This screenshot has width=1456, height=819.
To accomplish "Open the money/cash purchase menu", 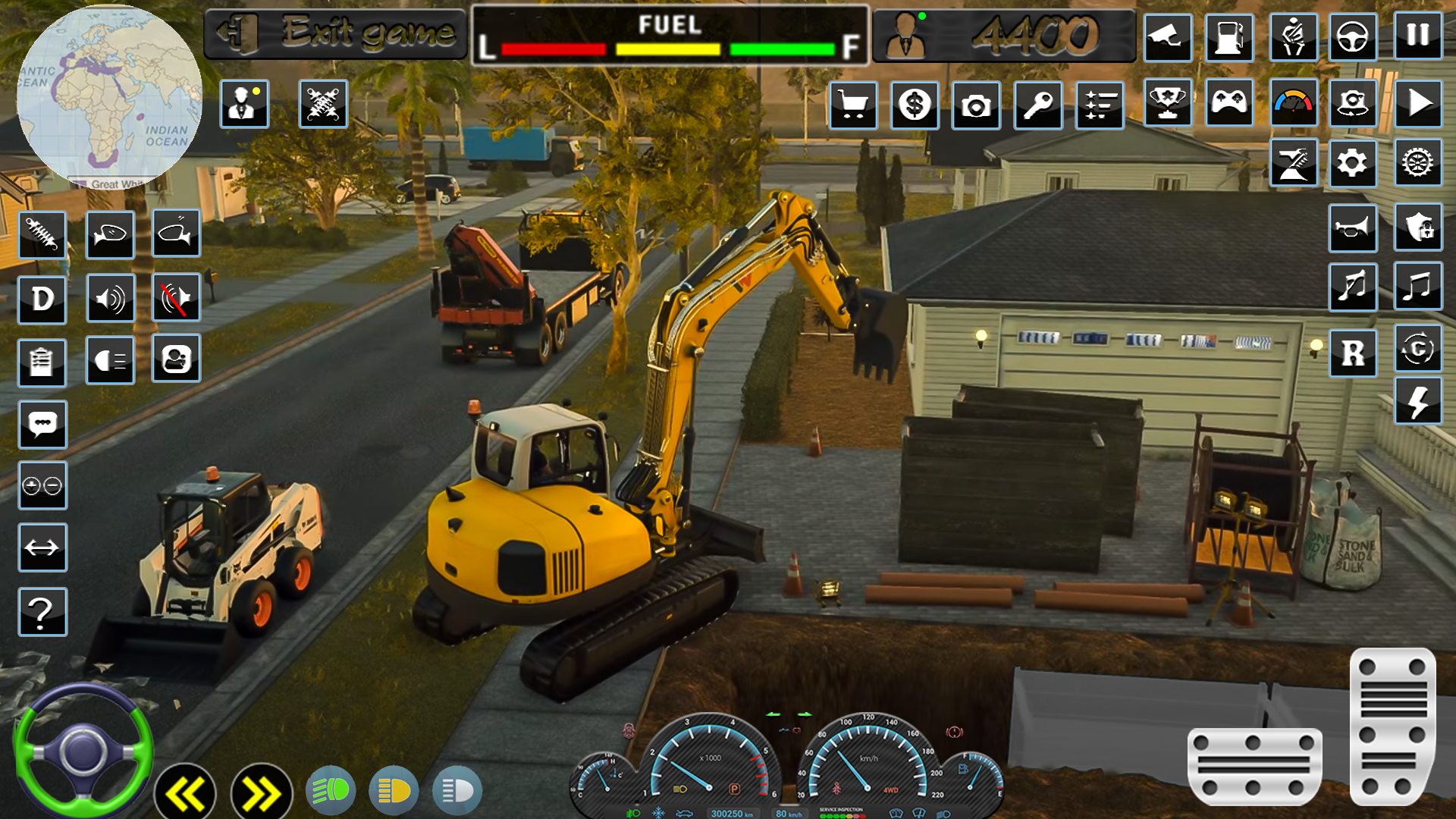I will click(x=915, y=106).
